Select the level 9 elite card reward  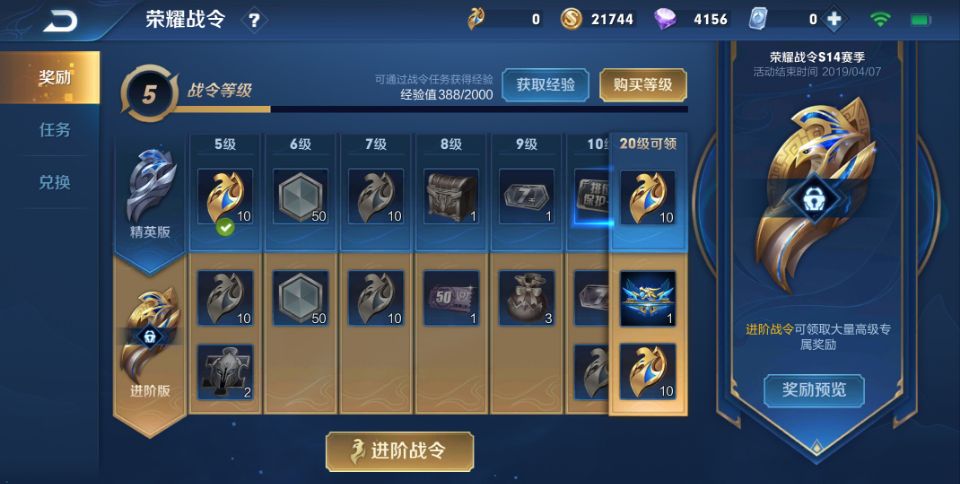click(526, 197)
